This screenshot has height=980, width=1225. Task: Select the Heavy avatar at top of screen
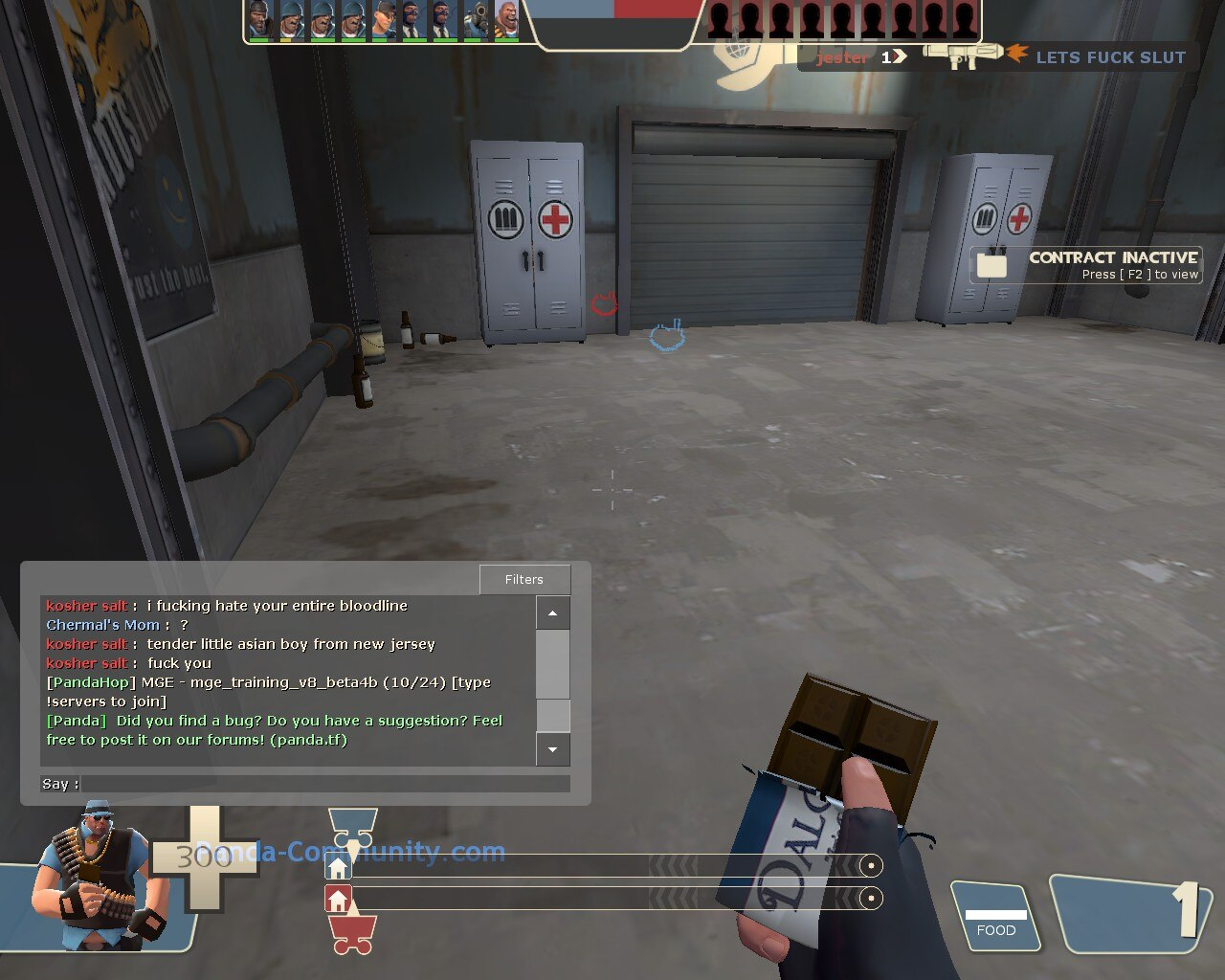tap(505, 24)
